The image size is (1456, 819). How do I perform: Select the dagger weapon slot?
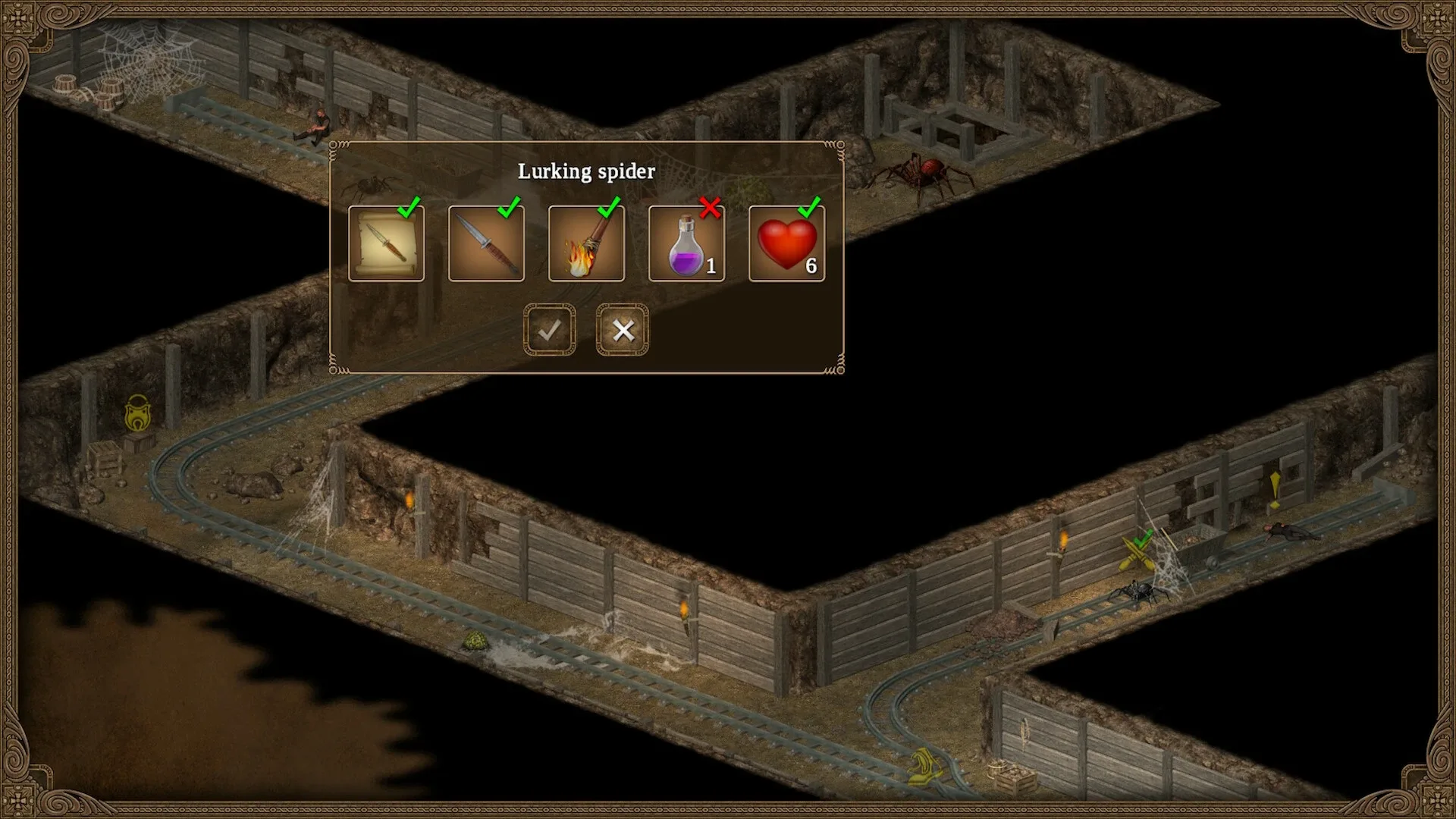[x=486, y=243]
